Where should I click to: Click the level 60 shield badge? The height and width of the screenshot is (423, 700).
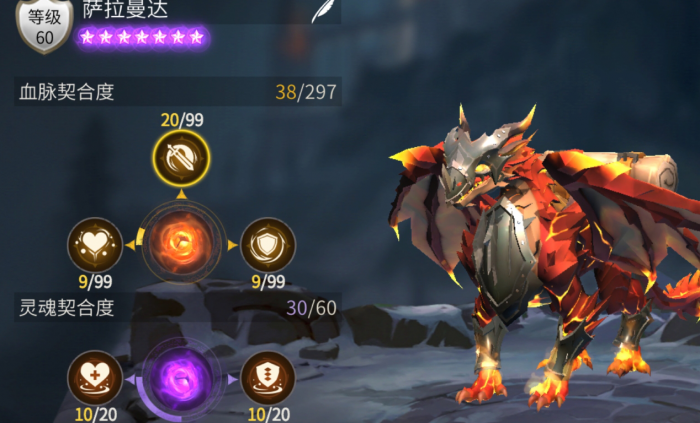point(45,25)
